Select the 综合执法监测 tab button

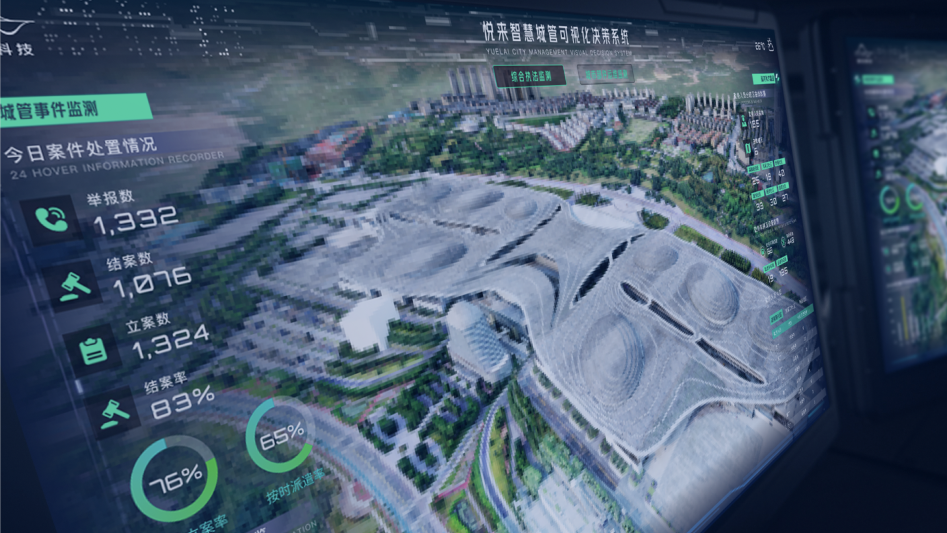pyautogui.click(x=529, y=76)
